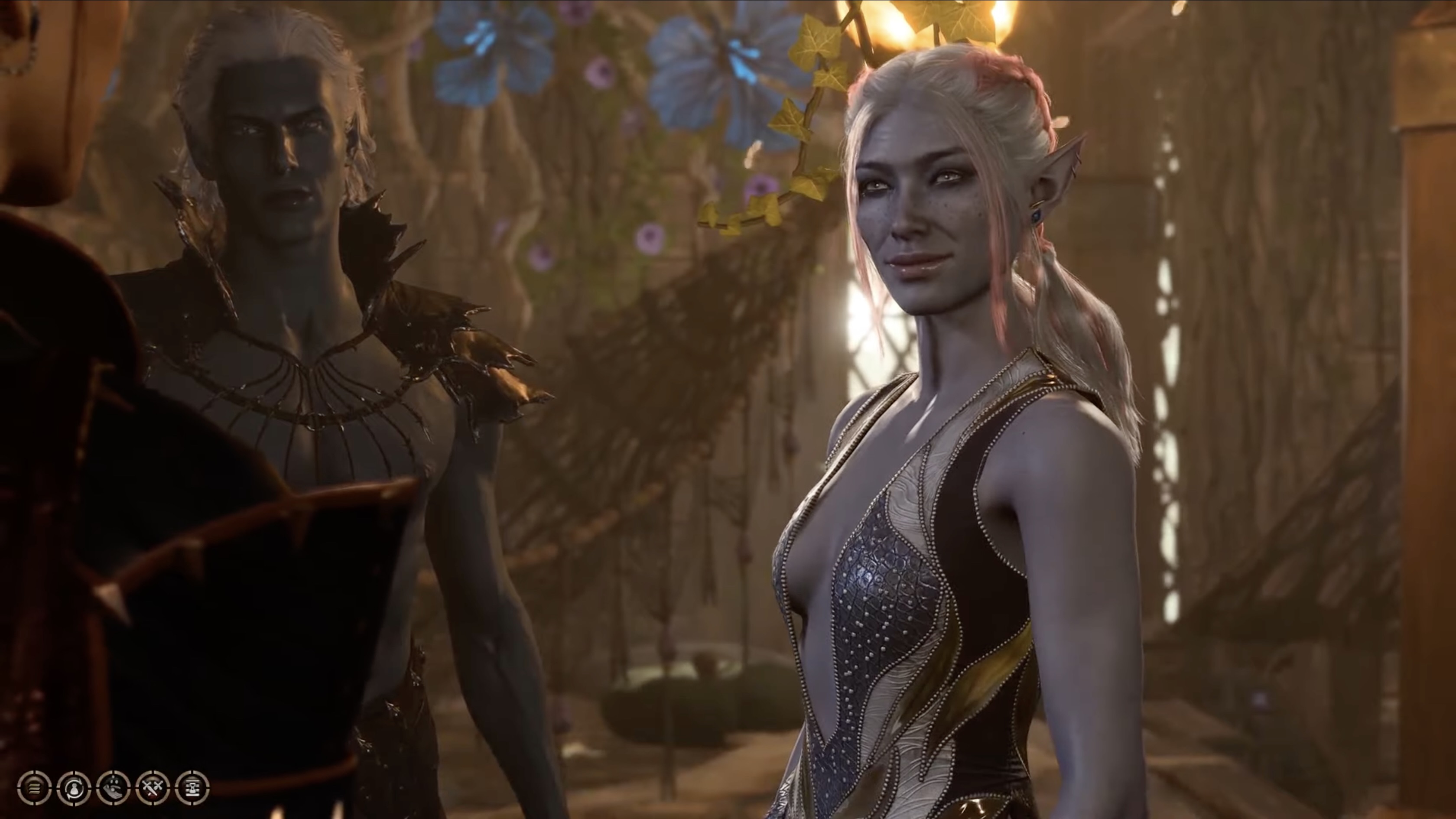Activate the crossed swords icon
This screenshot has width=1456, height=819.
(x=153, y=787)
